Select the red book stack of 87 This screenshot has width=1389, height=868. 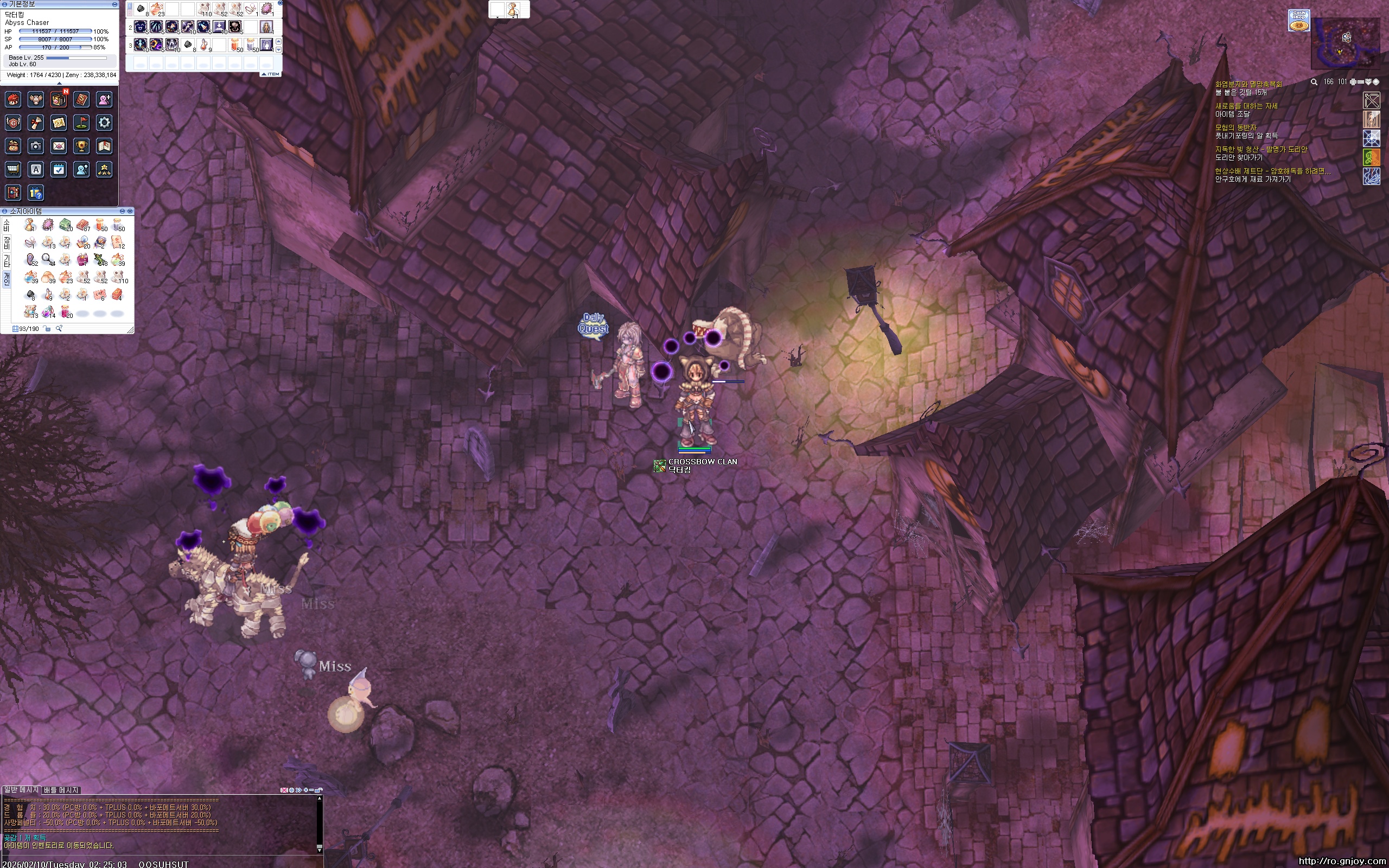(82, 225)
